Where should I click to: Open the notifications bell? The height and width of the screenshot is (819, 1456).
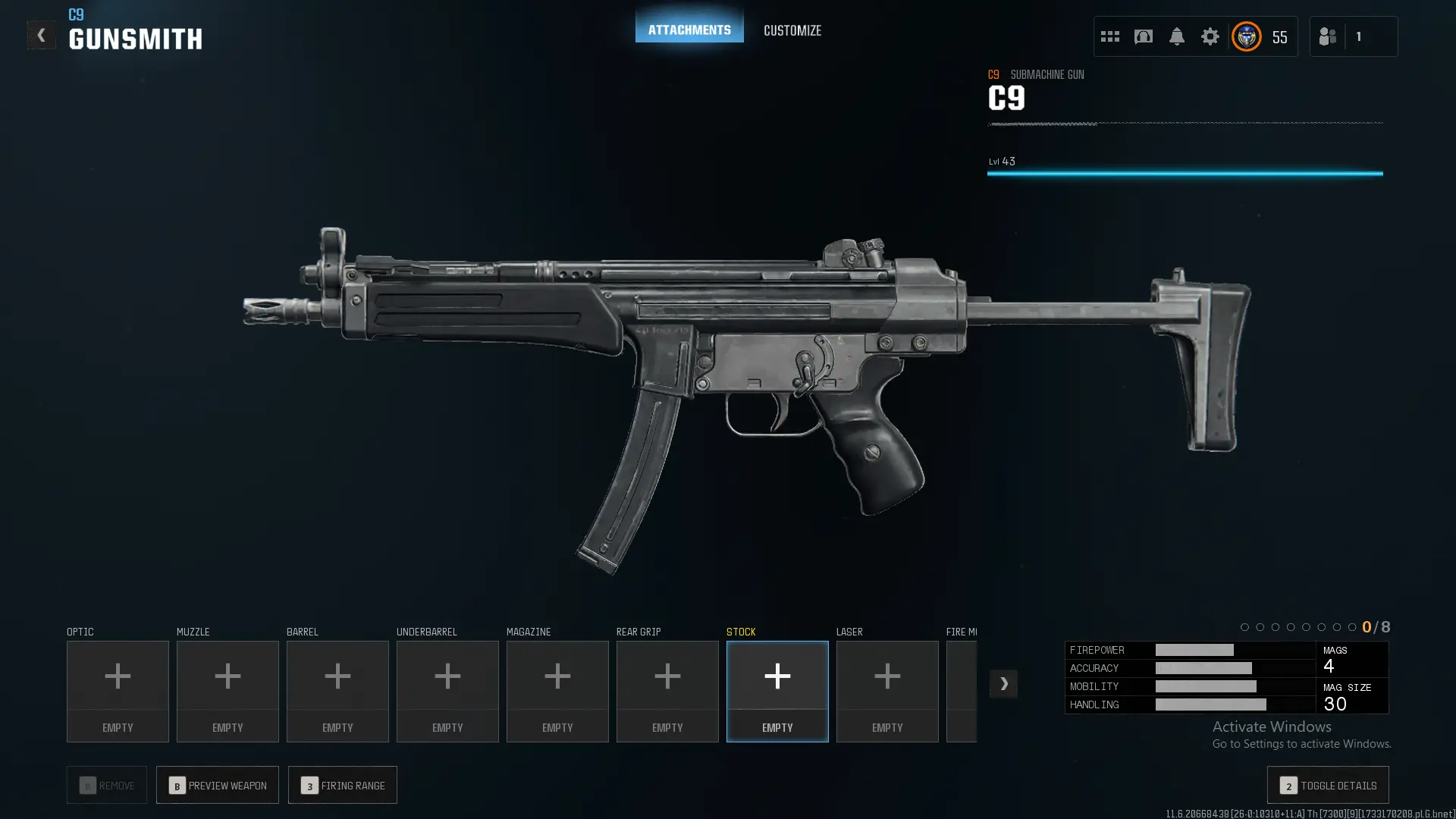tap(1176, 36)
